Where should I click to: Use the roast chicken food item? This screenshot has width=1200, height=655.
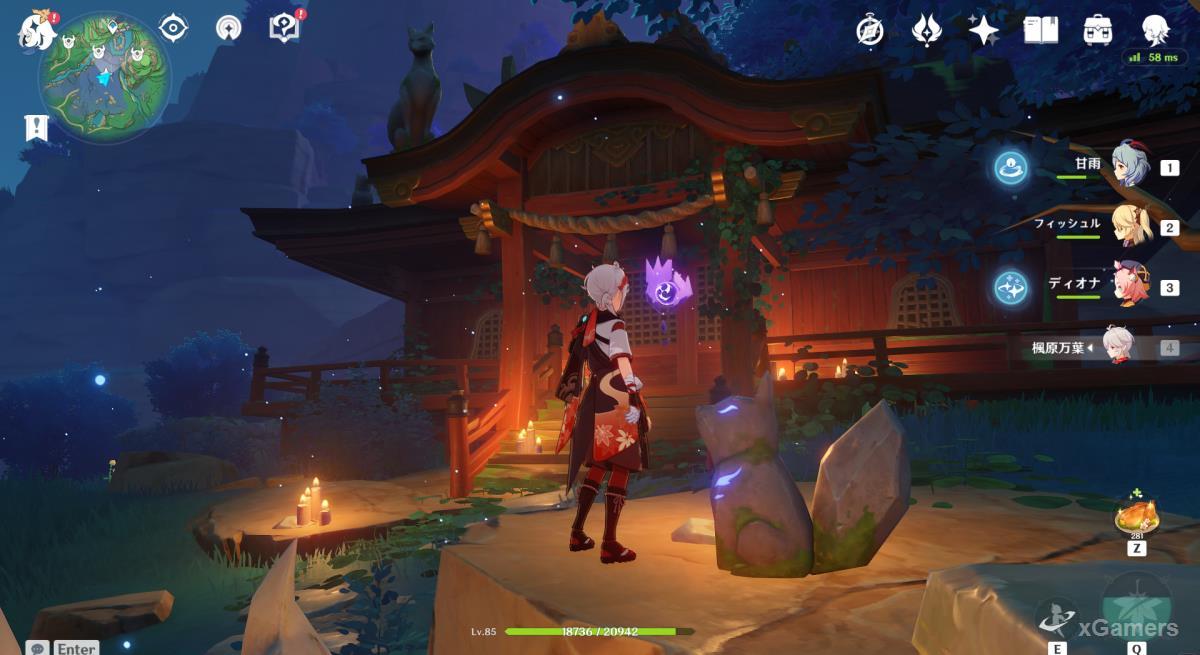(1135, 516)
